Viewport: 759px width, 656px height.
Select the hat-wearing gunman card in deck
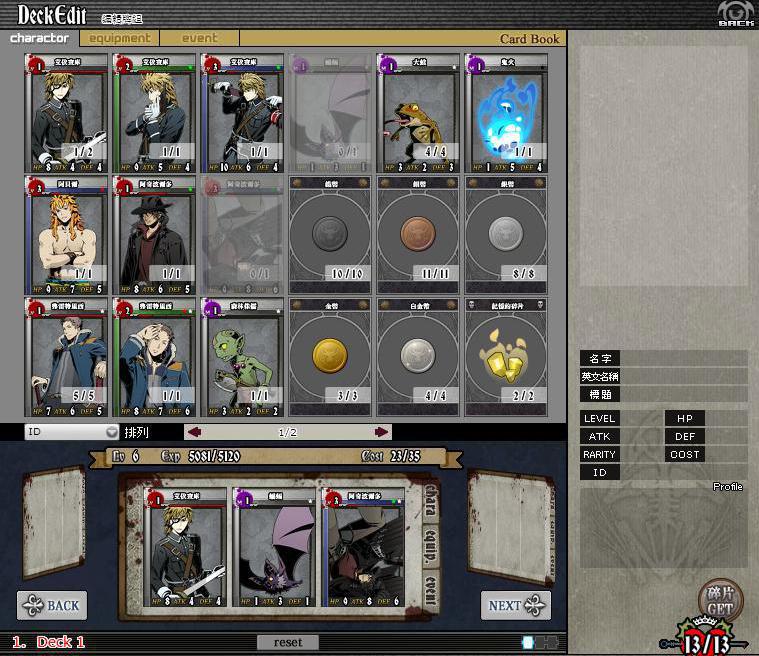click(x=362, y=548)
